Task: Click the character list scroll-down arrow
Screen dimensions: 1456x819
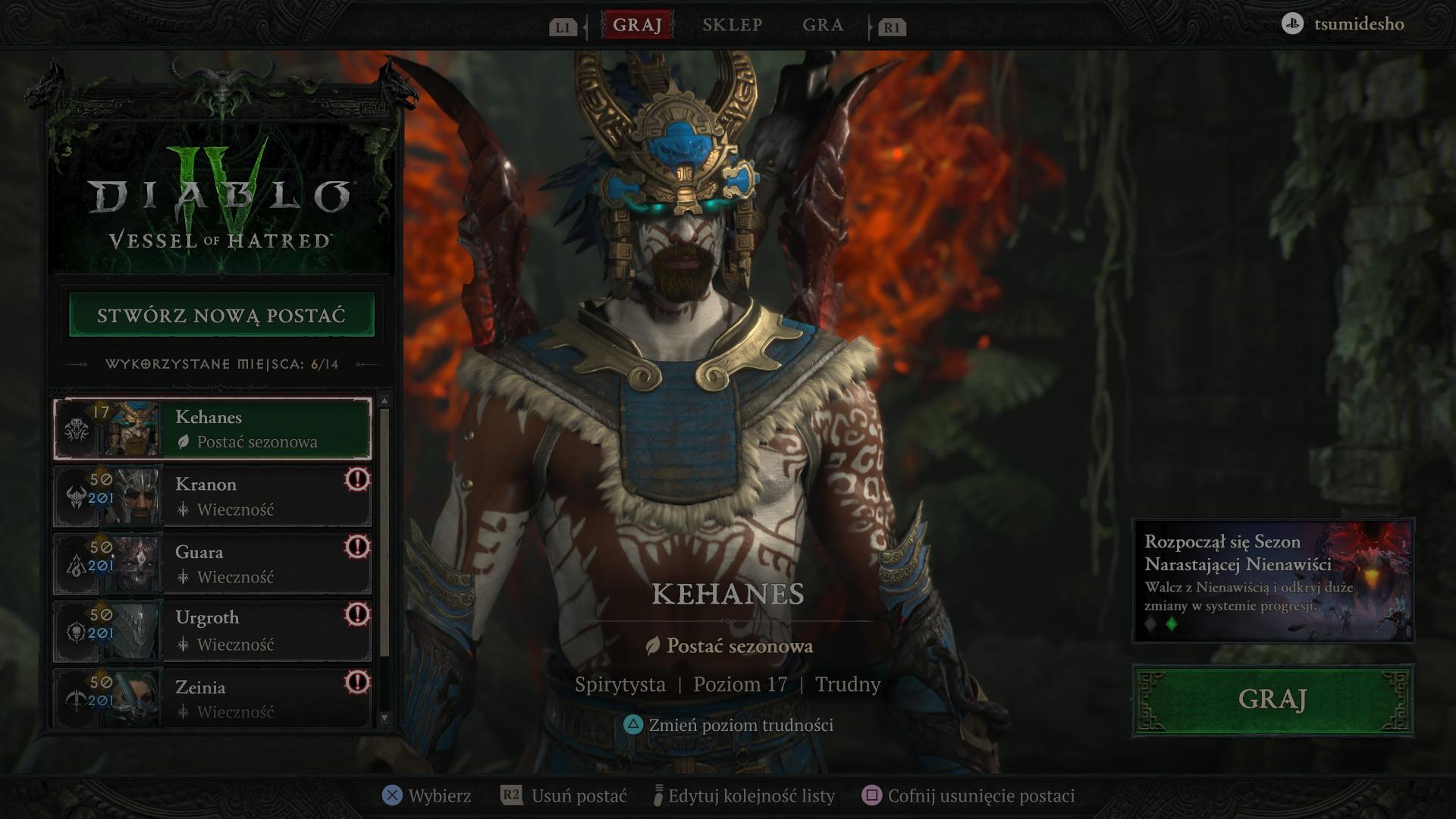Action: click(384, 717)
